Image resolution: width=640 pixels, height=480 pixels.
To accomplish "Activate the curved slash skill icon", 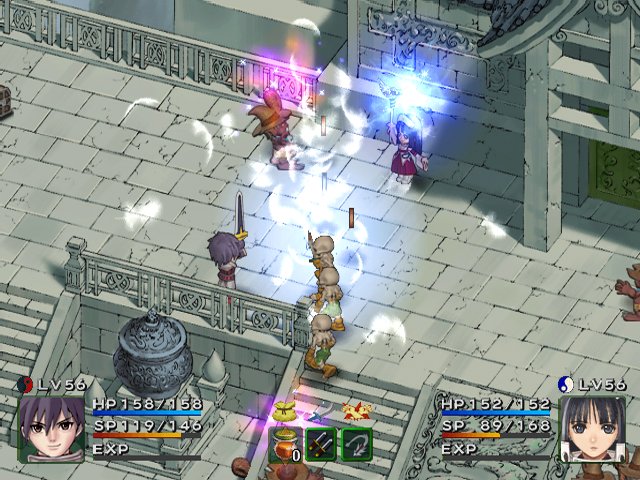I will [x=356, y=444].
